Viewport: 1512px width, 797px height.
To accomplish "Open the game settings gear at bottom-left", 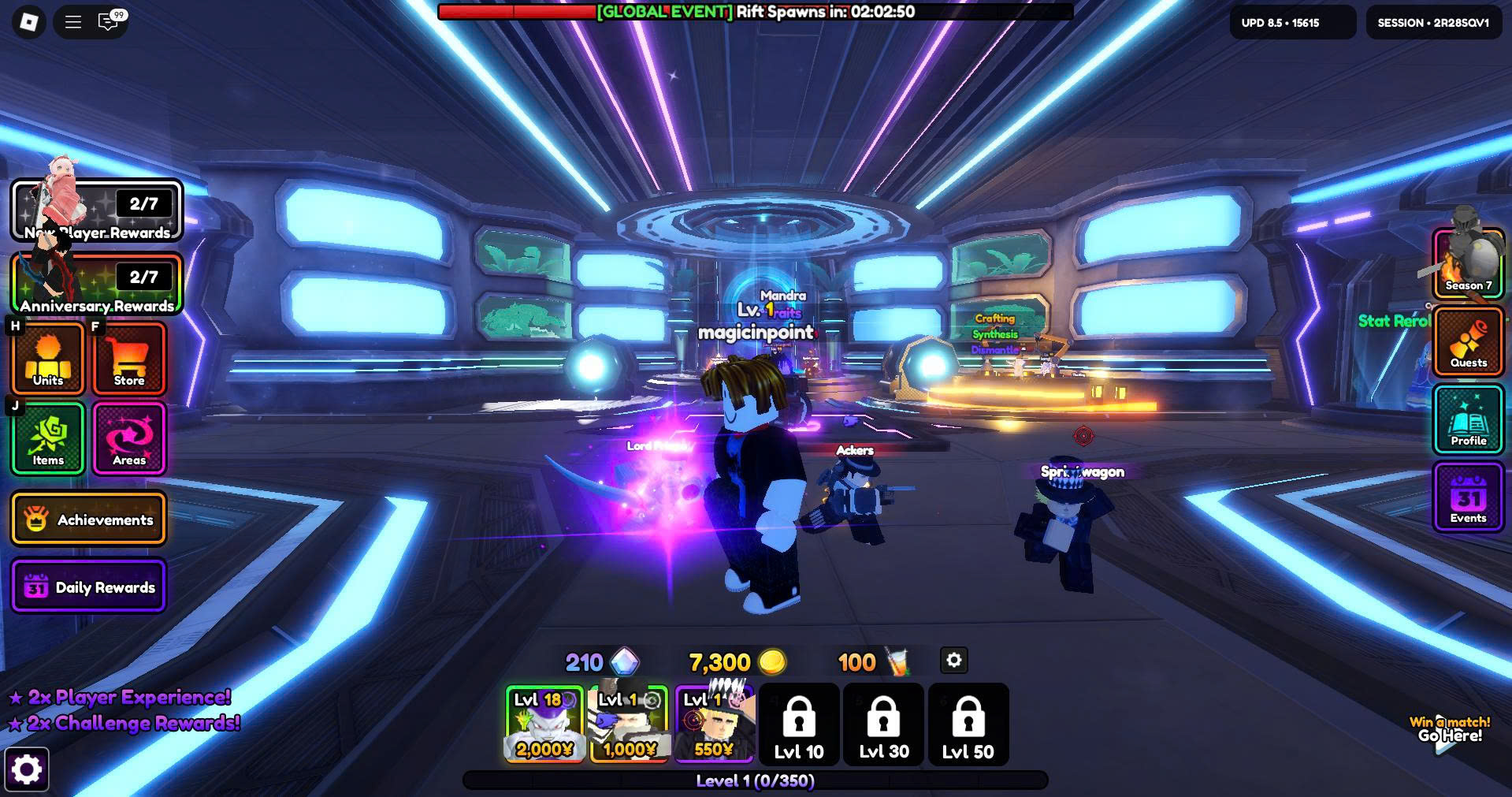I will point(27,769).
